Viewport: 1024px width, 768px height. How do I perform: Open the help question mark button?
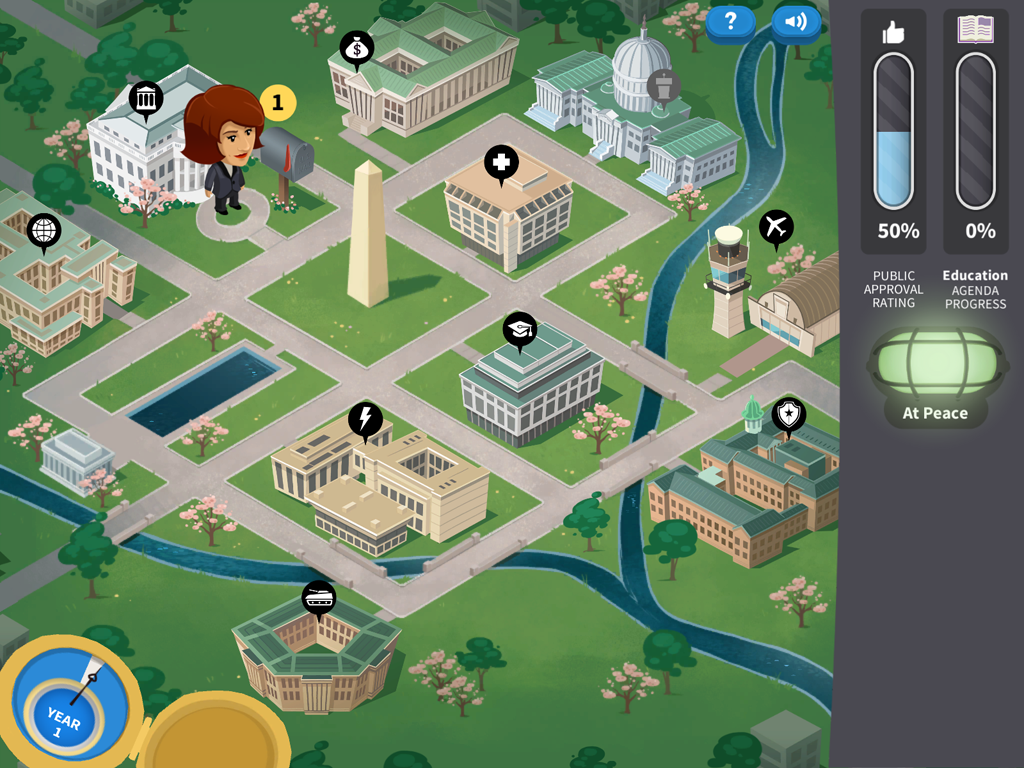(730, 22)
